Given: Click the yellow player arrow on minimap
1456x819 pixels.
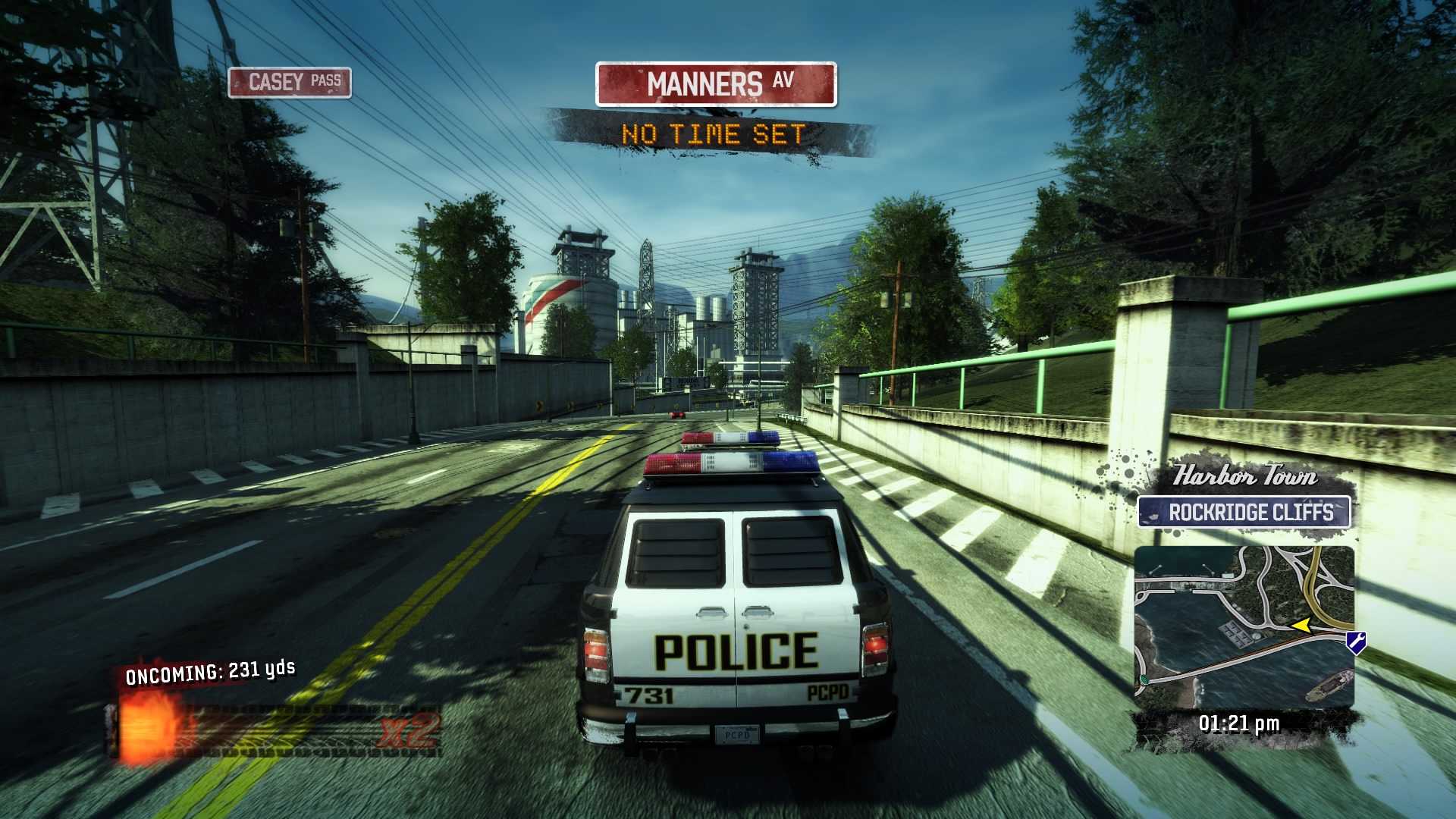Looking at the screenshot, I should (1301, 626).
